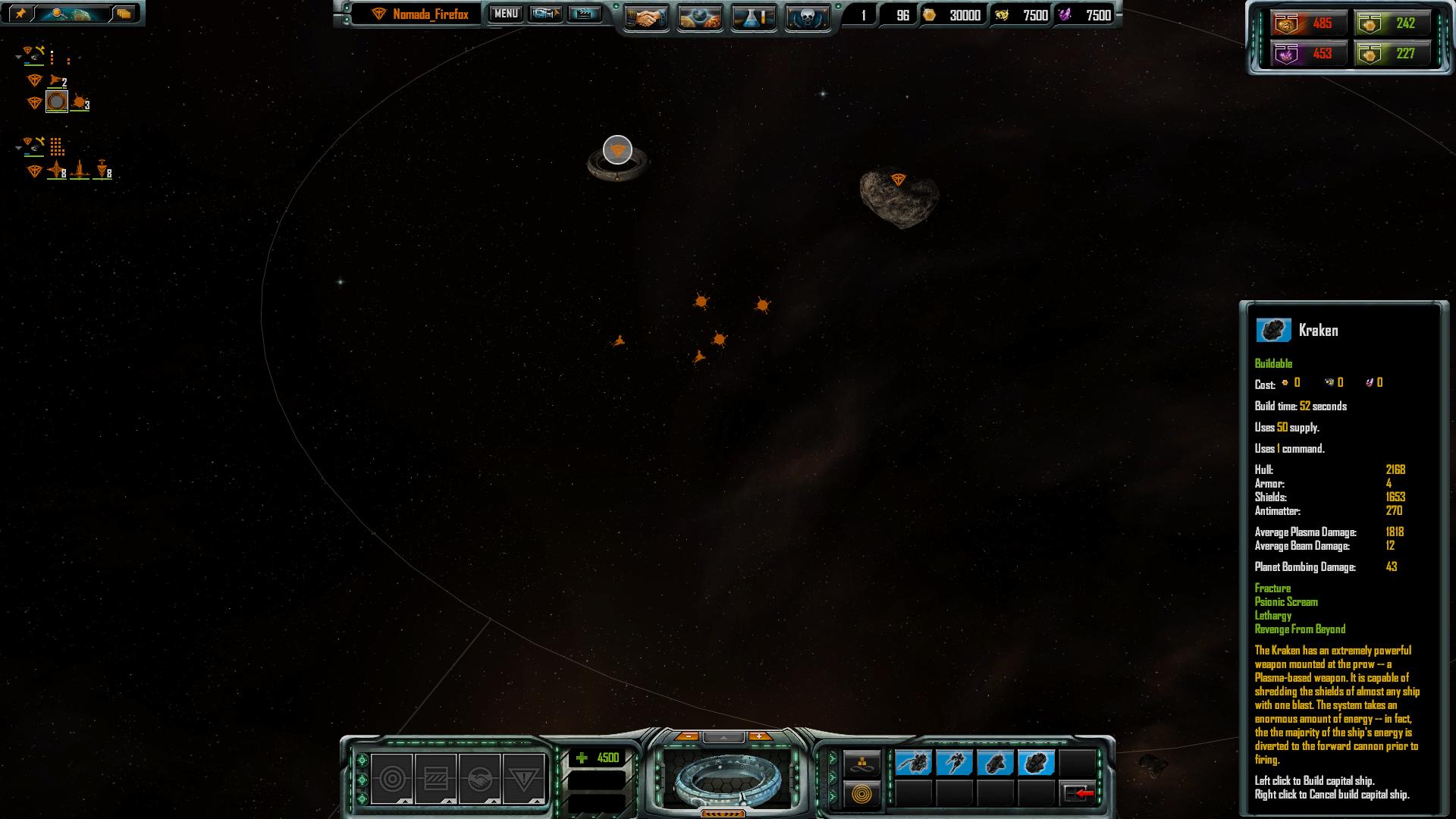Viewport: 1456px width, 819px height.
Task: Open the research flask screen
Action: pos(754,17)
